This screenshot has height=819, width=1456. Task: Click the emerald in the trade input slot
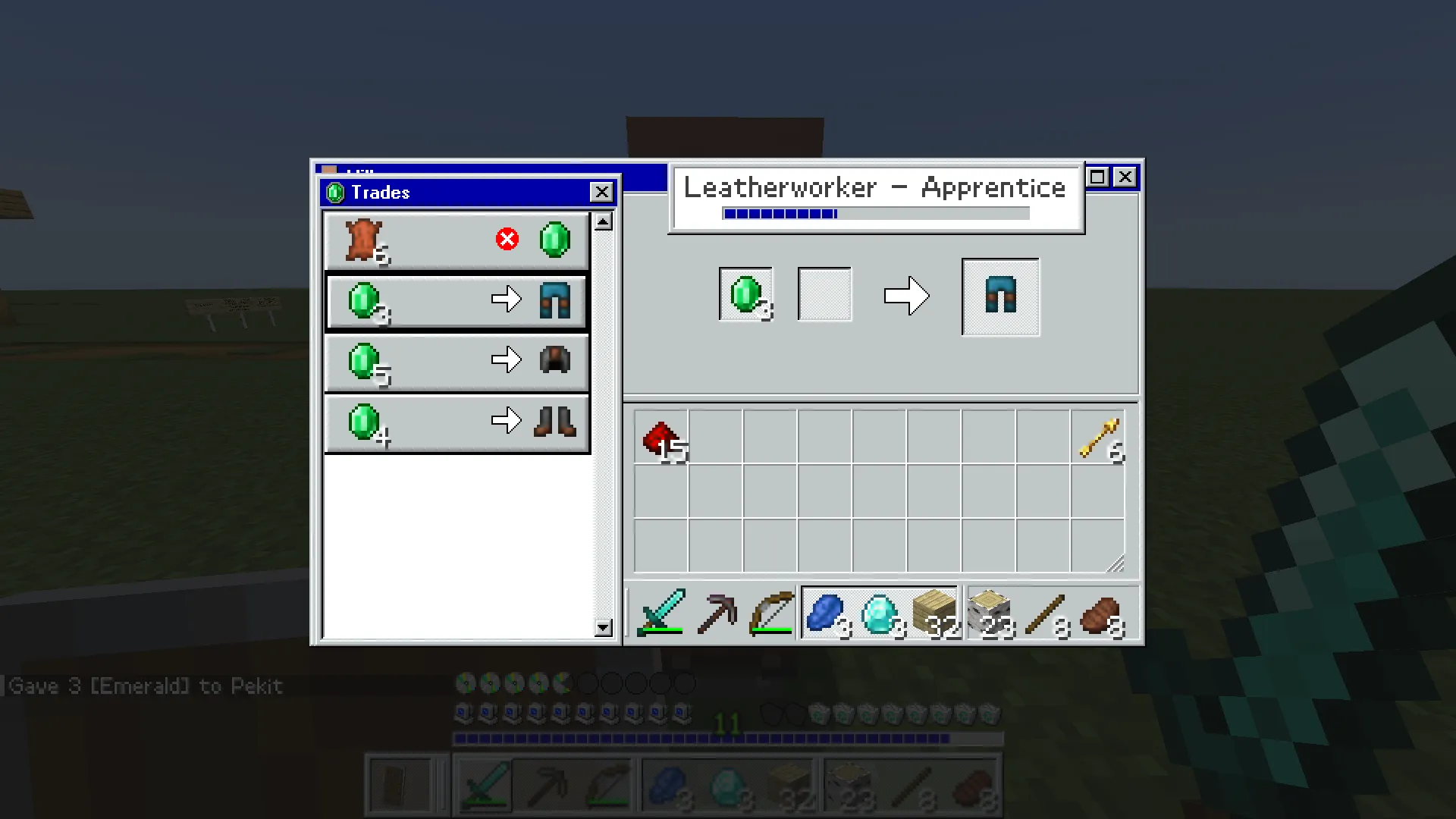745,296
